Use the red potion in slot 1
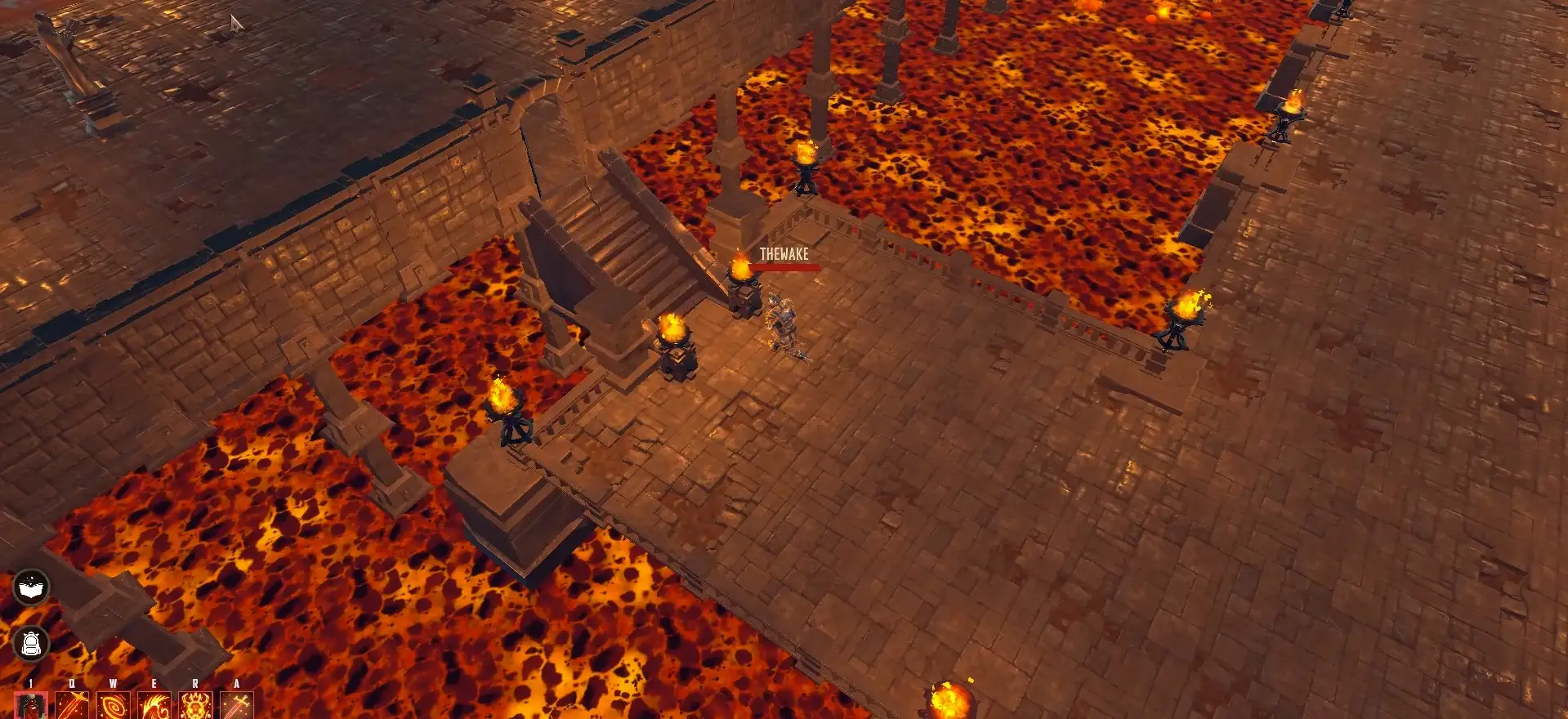The height and width of the screenshot is (719, 1568). pyautogui.click(x=31, y=706)
